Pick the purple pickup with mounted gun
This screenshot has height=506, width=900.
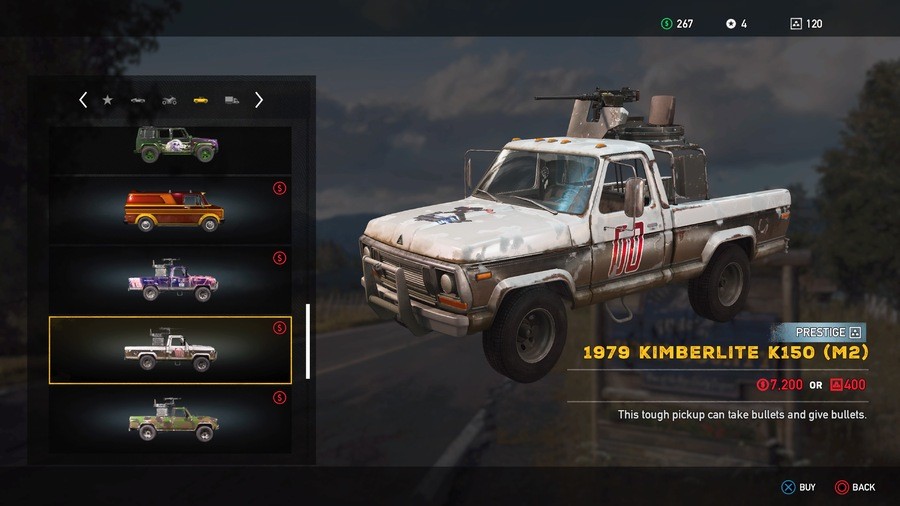pos(171,279)
